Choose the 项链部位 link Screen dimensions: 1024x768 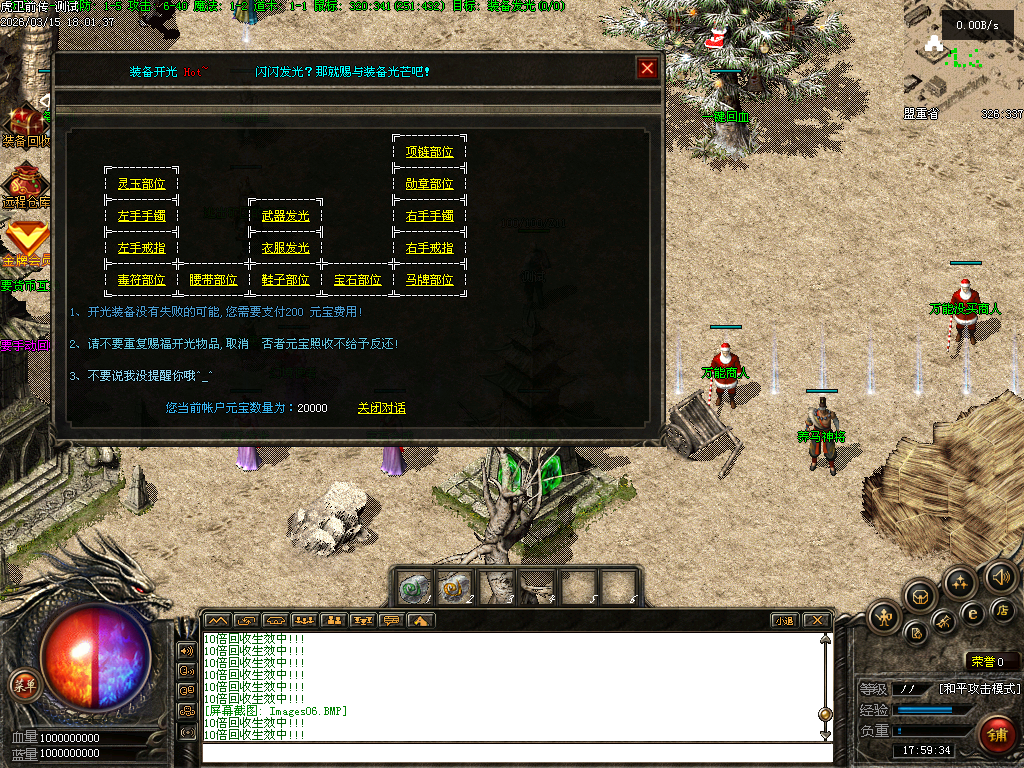[429, 152]
